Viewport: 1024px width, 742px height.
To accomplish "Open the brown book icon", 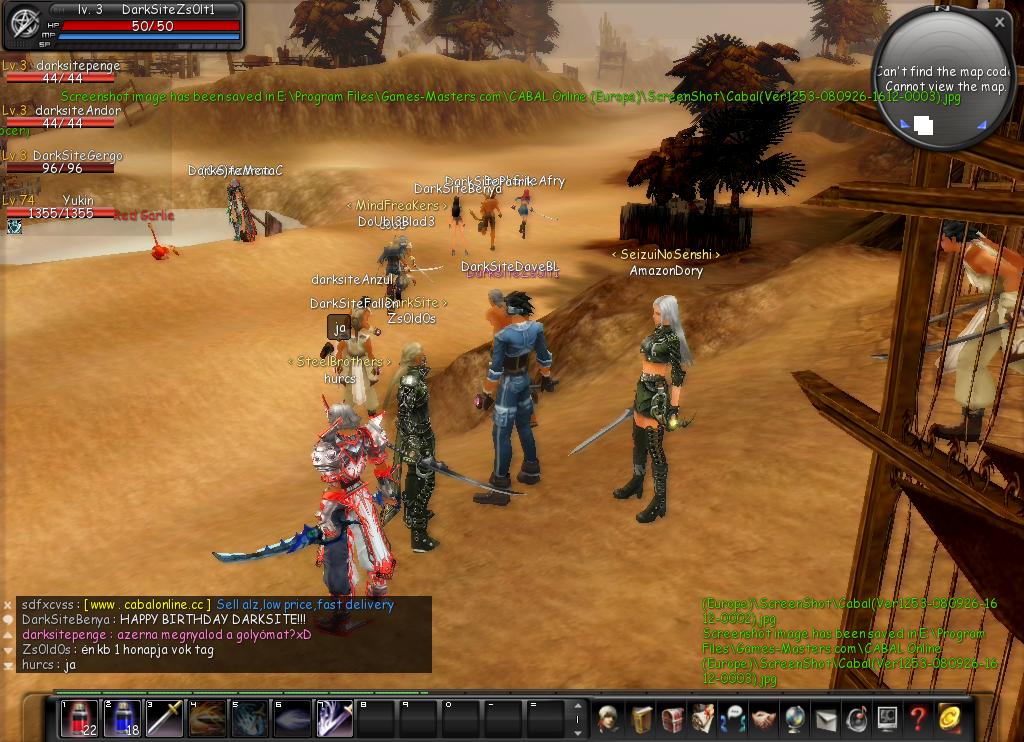I will point(641,718).
